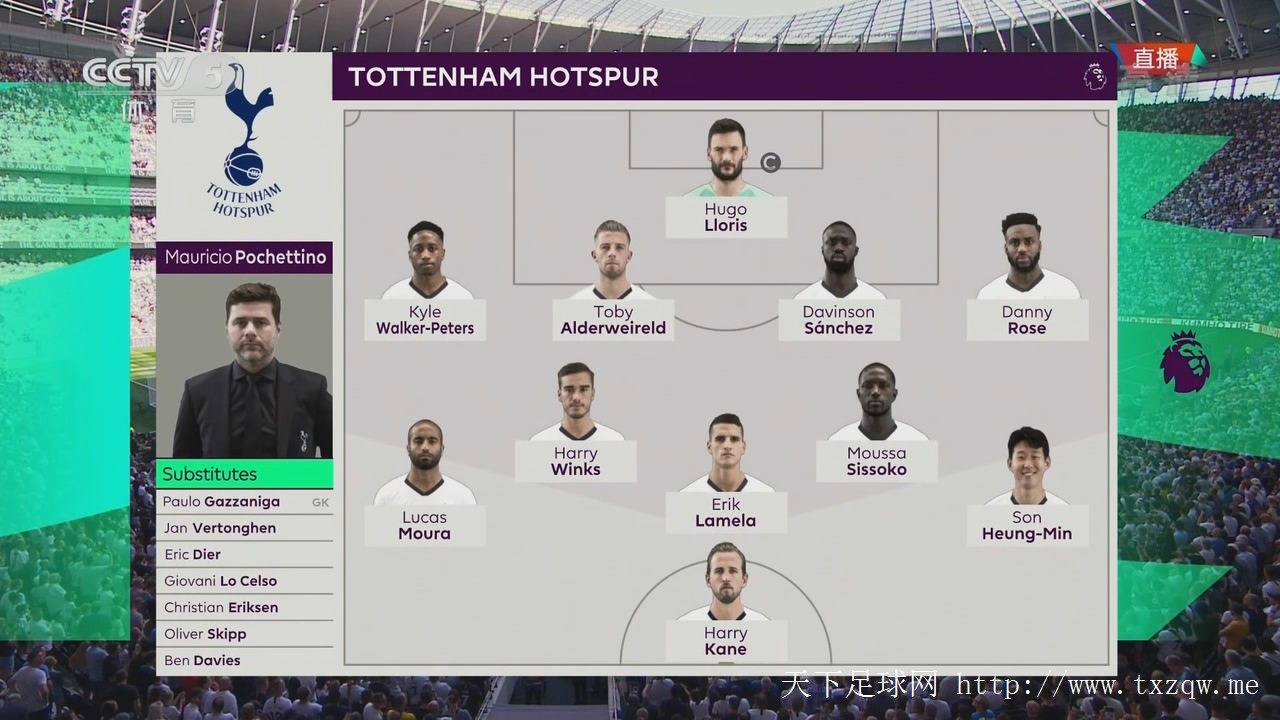
Task: Pick Christian Eriksen from the bench list
Action: 221,608
